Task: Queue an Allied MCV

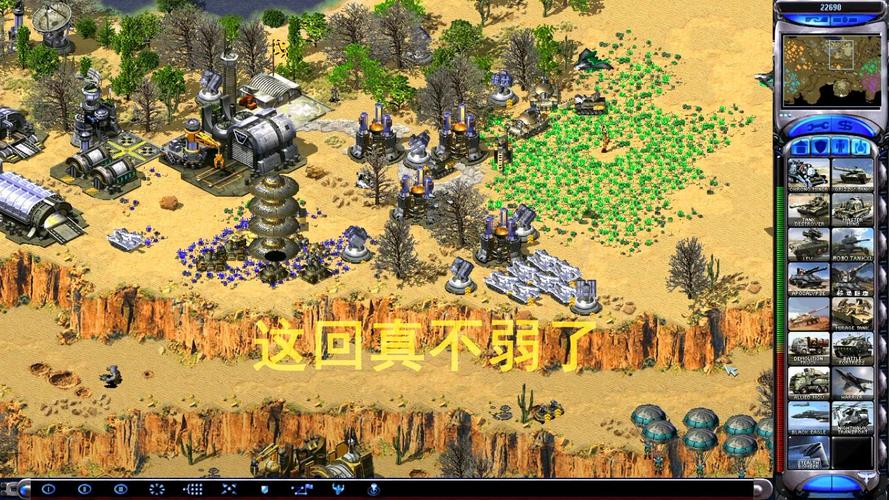Action: click(x=808, y=382)
